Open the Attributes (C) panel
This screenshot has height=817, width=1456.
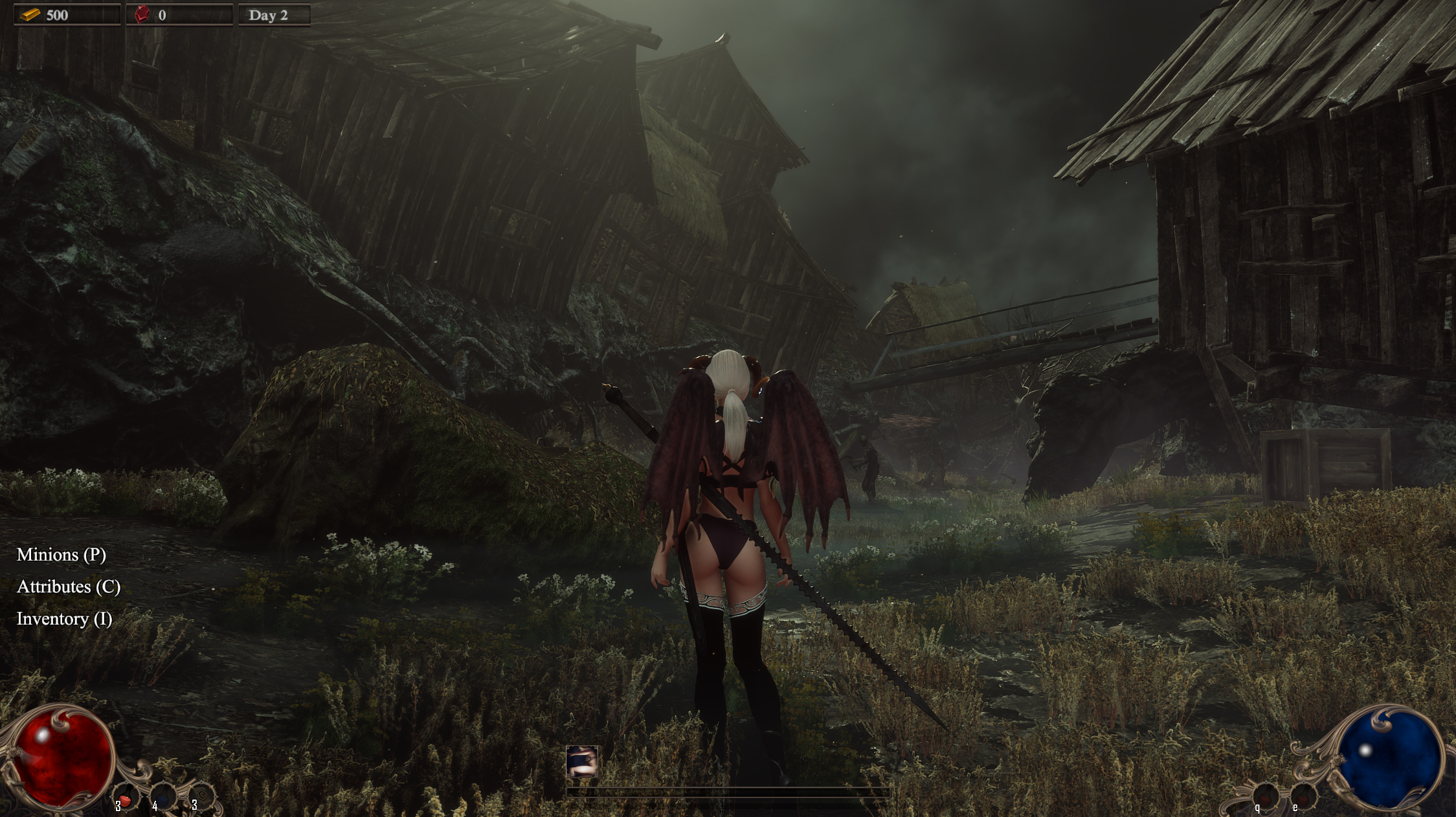pos(69,587)
